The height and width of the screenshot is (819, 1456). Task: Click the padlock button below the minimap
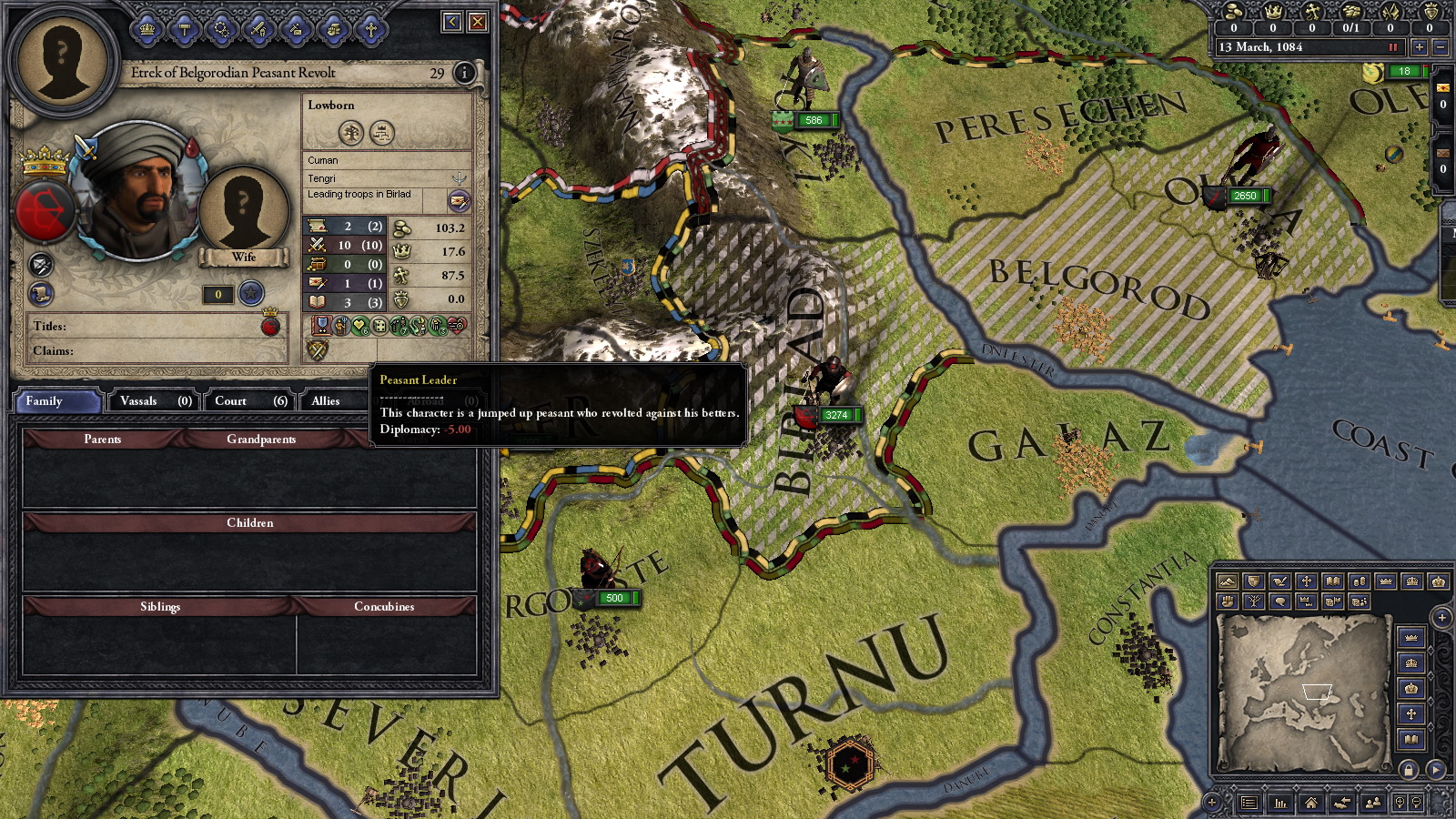pos(1409,770)
